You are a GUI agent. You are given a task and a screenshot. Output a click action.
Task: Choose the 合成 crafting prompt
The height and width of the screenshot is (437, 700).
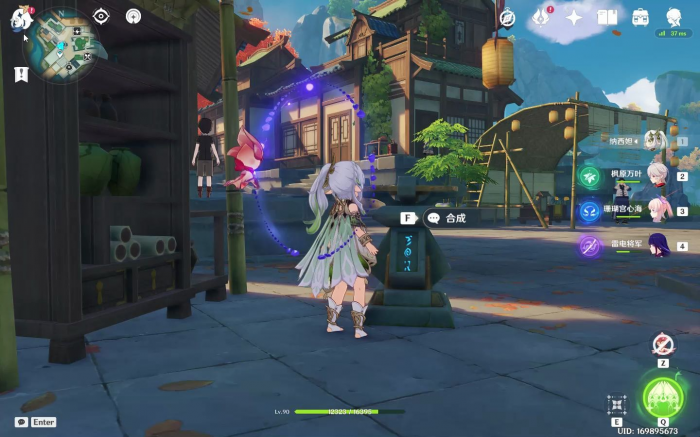pyautogui.click(x=455, y=217)
